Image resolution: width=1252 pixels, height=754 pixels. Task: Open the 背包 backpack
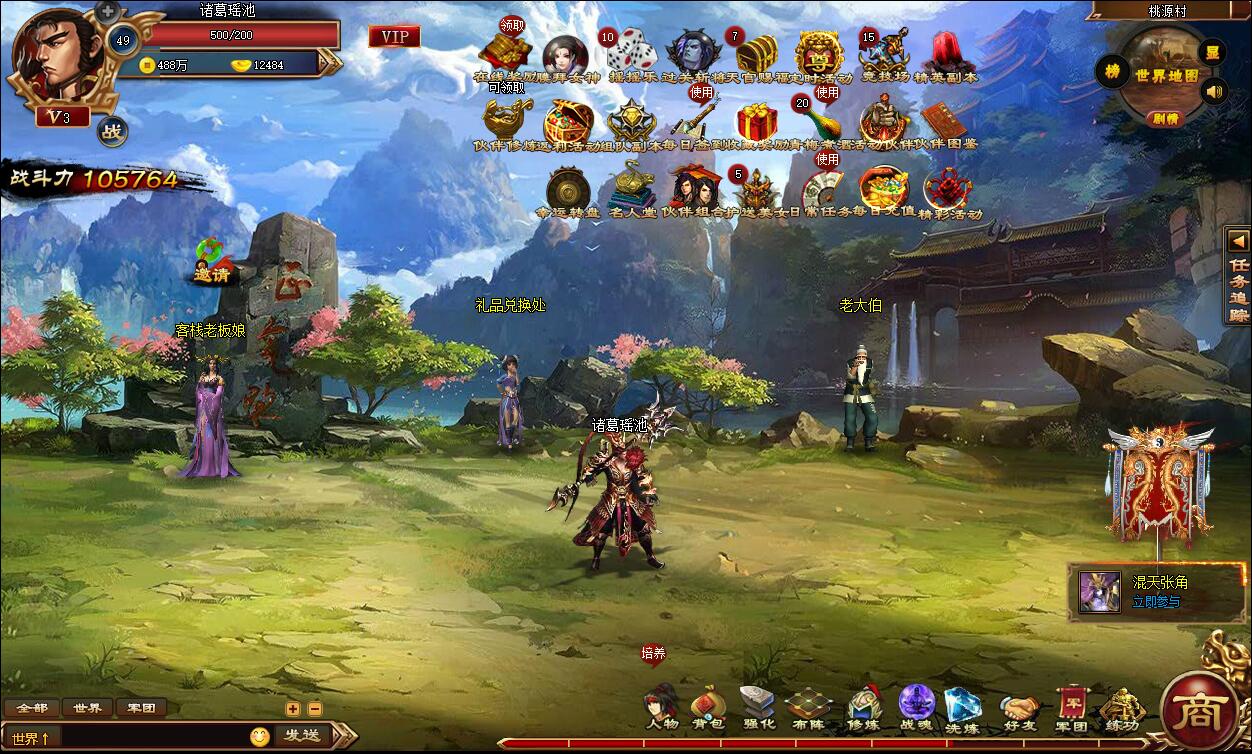pos(708,706)
